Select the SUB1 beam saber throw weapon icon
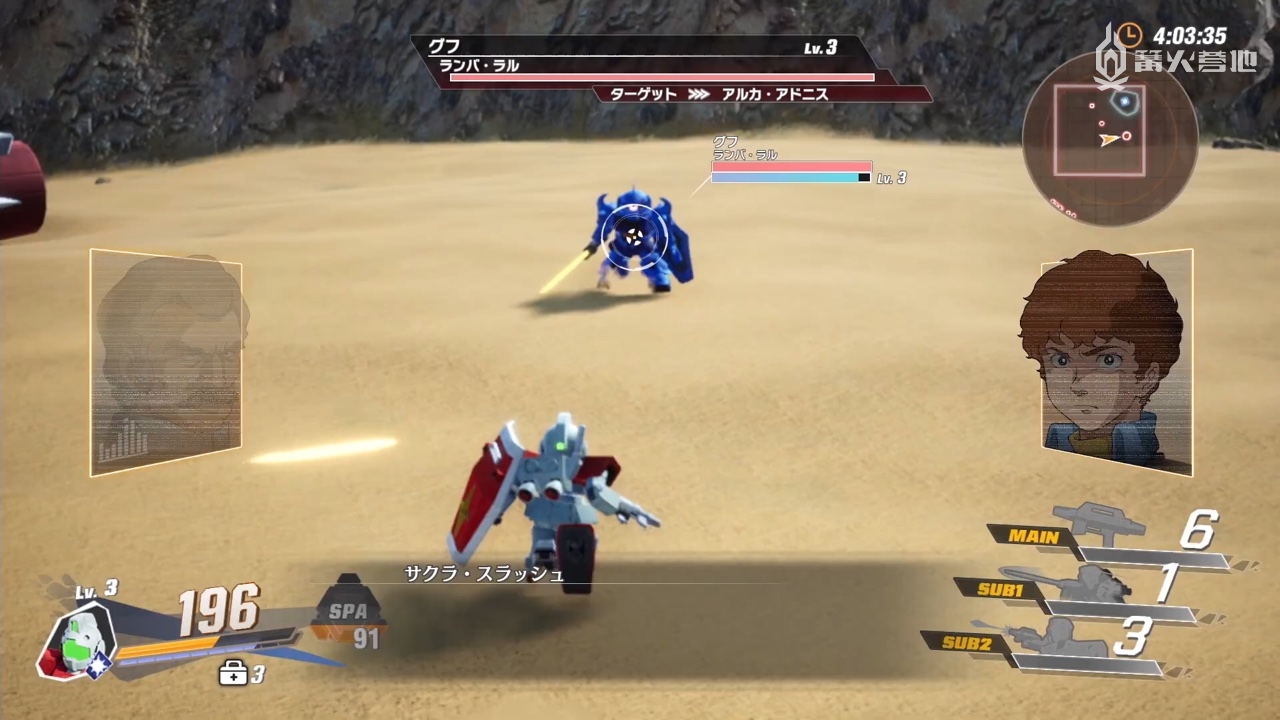Image resolution: width=1280 pixels, height=720 pixels. click(x=1090, y=585)
